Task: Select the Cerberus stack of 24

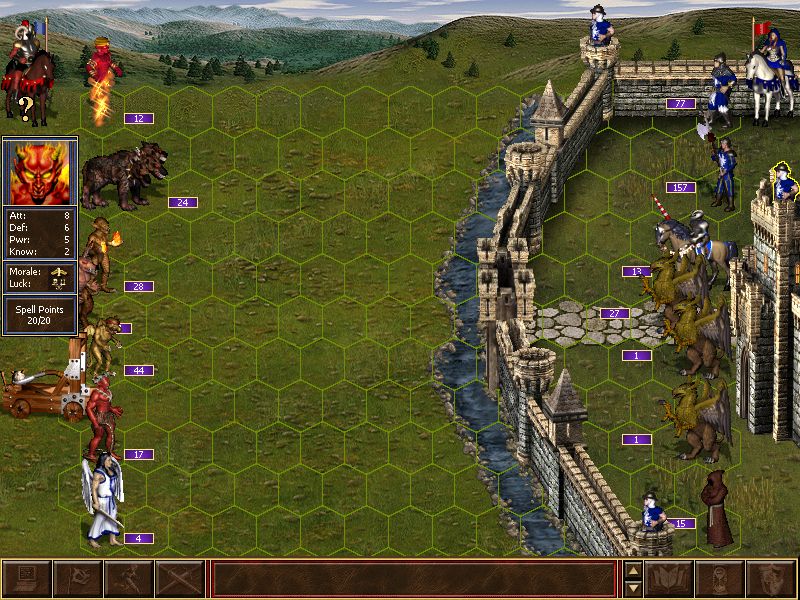Action: (123, 175)
